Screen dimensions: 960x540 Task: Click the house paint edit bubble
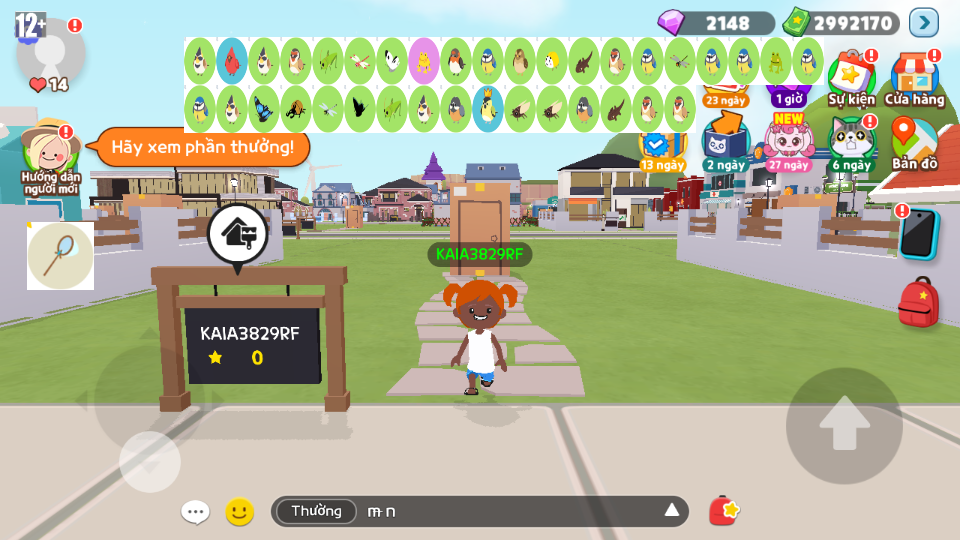(x=237, y=234)
